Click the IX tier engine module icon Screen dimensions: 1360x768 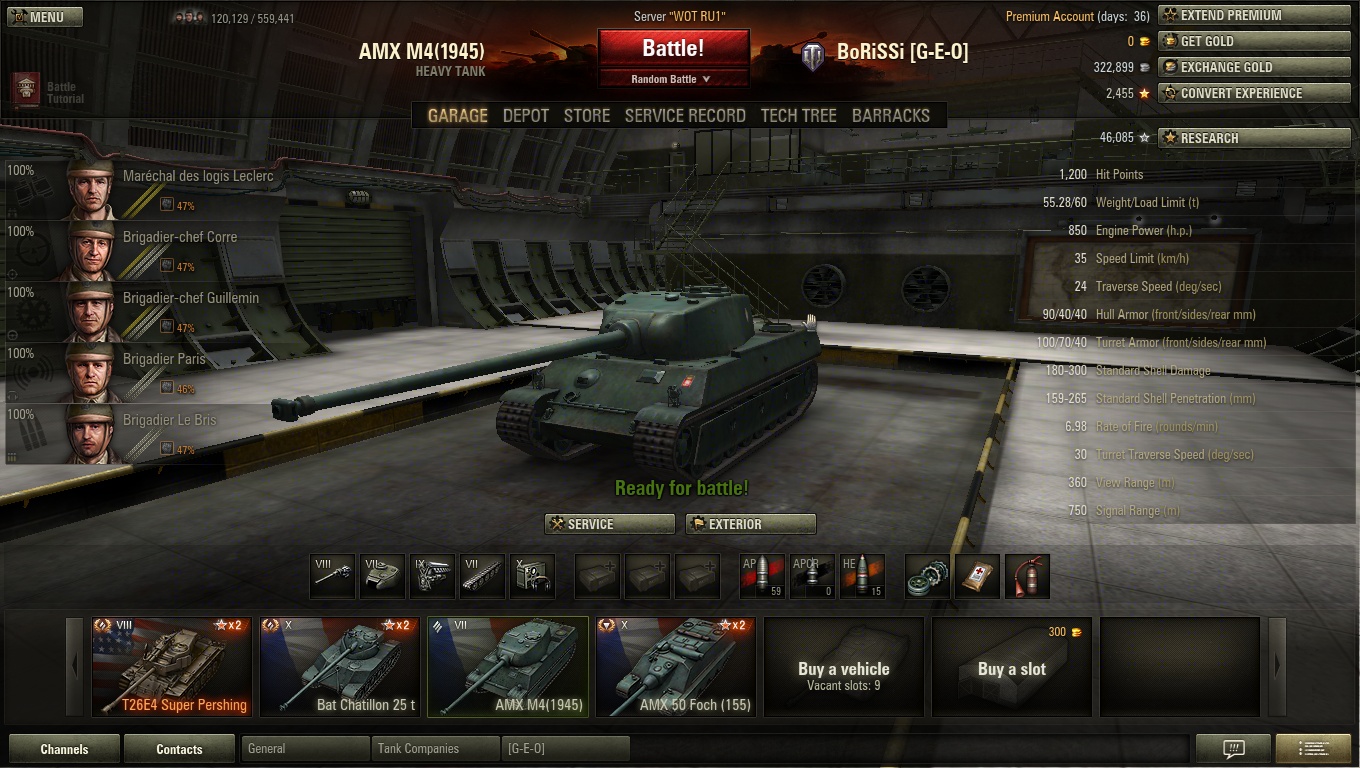(432, 576)
